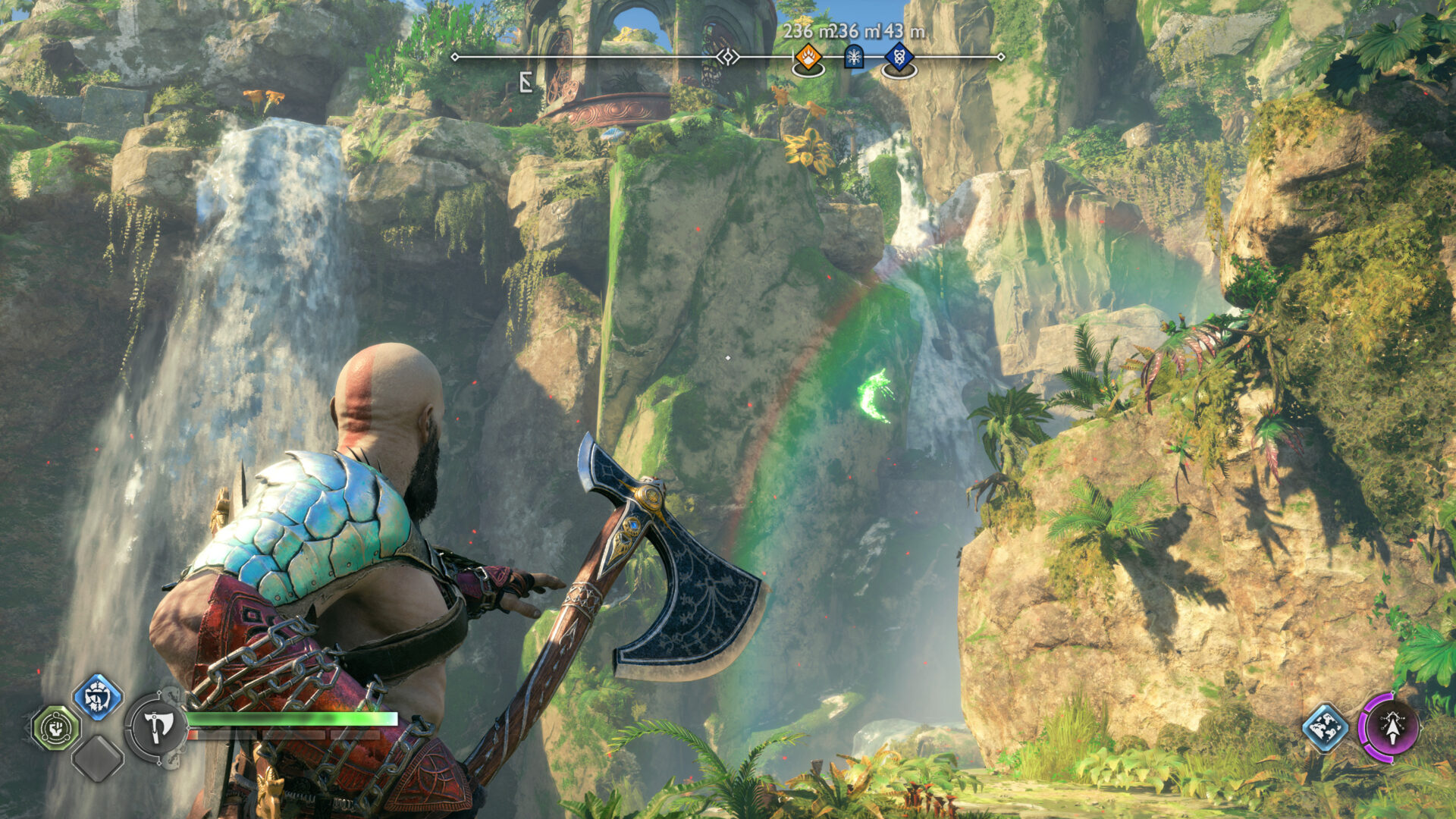Activate the green fist relic icon

(x=55, y=728)
